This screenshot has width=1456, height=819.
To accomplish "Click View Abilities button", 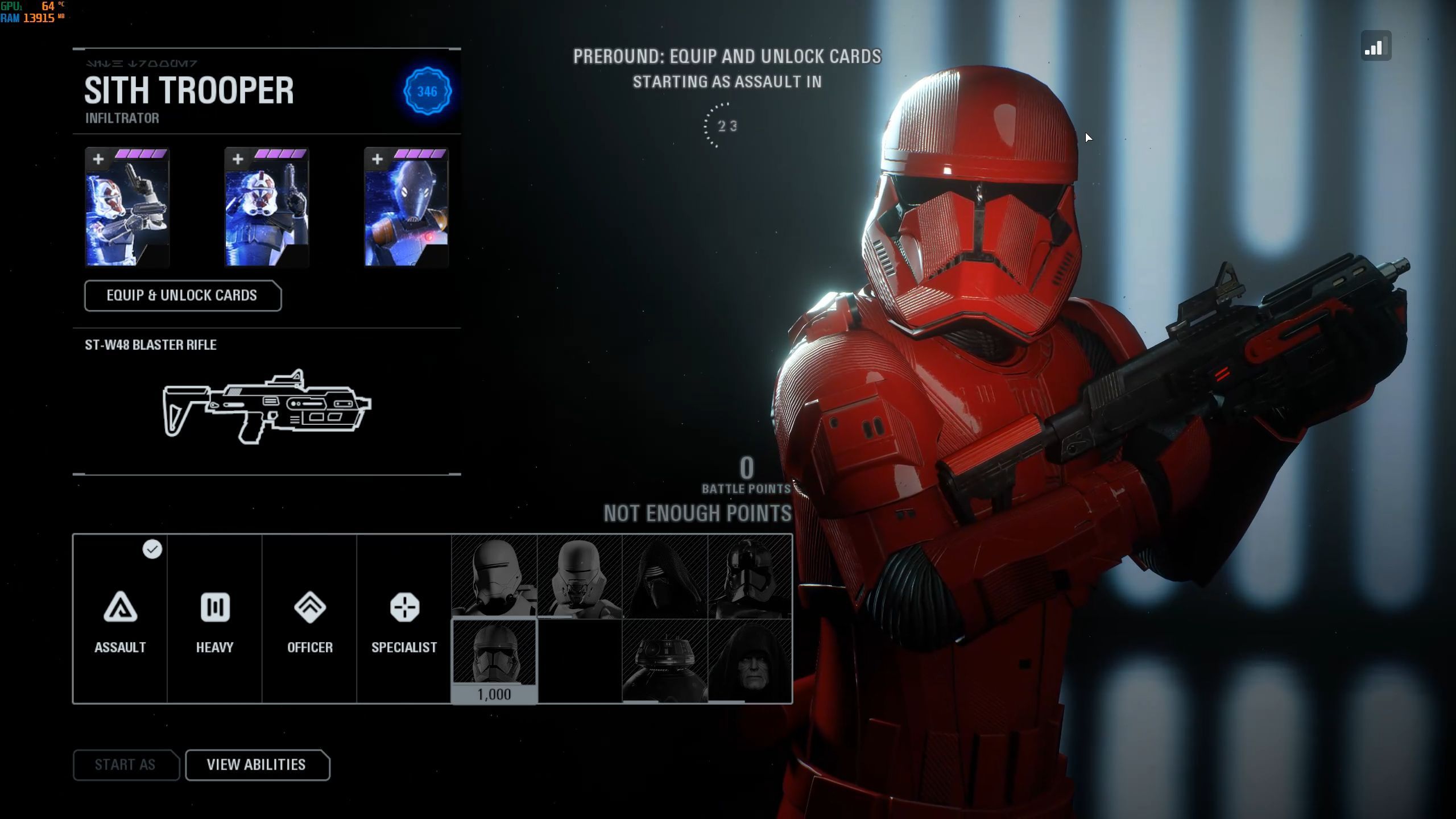I will (x=257, y=765).
